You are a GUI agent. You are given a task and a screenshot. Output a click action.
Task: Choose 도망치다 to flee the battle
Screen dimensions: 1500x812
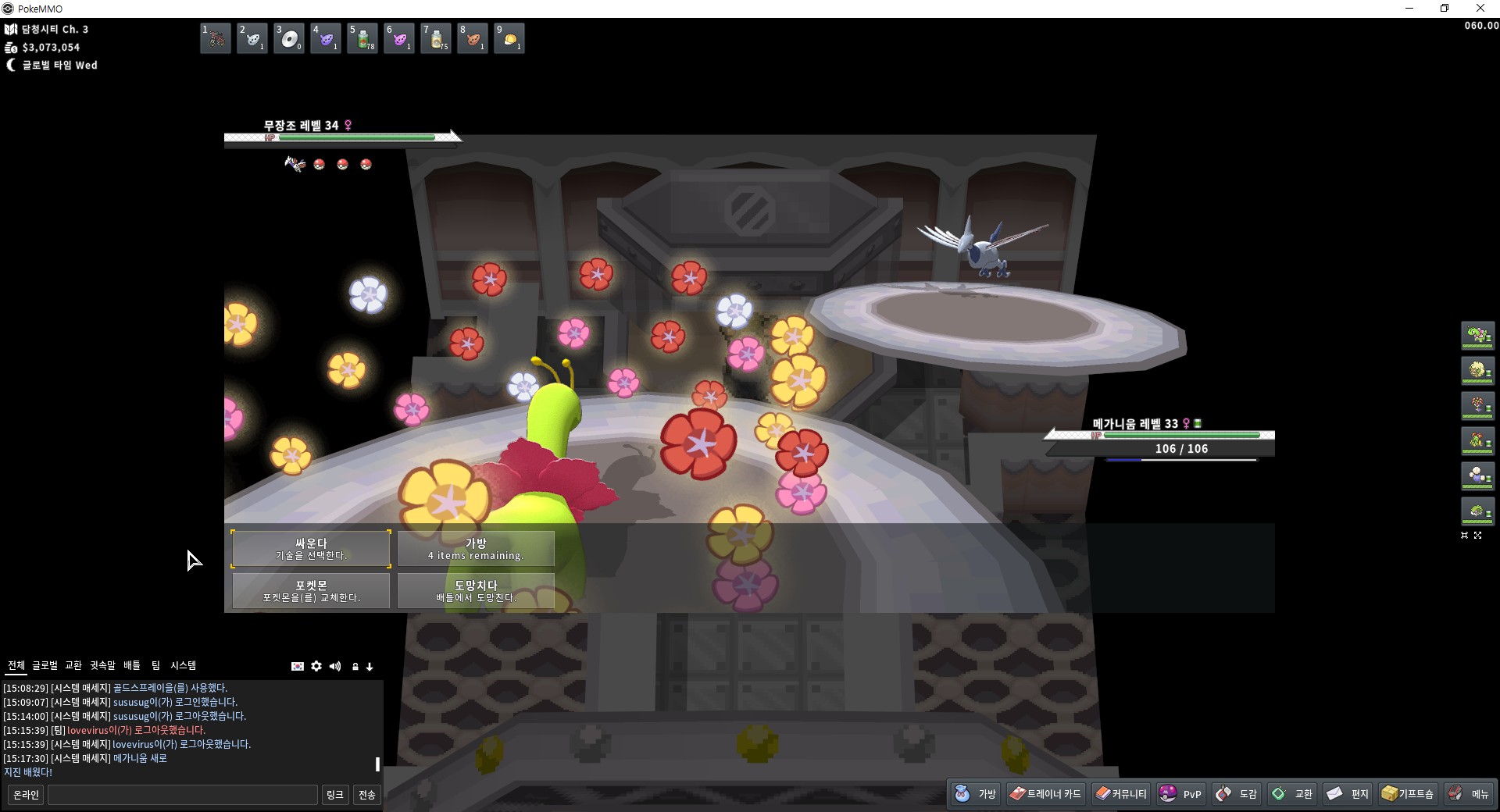476,590
